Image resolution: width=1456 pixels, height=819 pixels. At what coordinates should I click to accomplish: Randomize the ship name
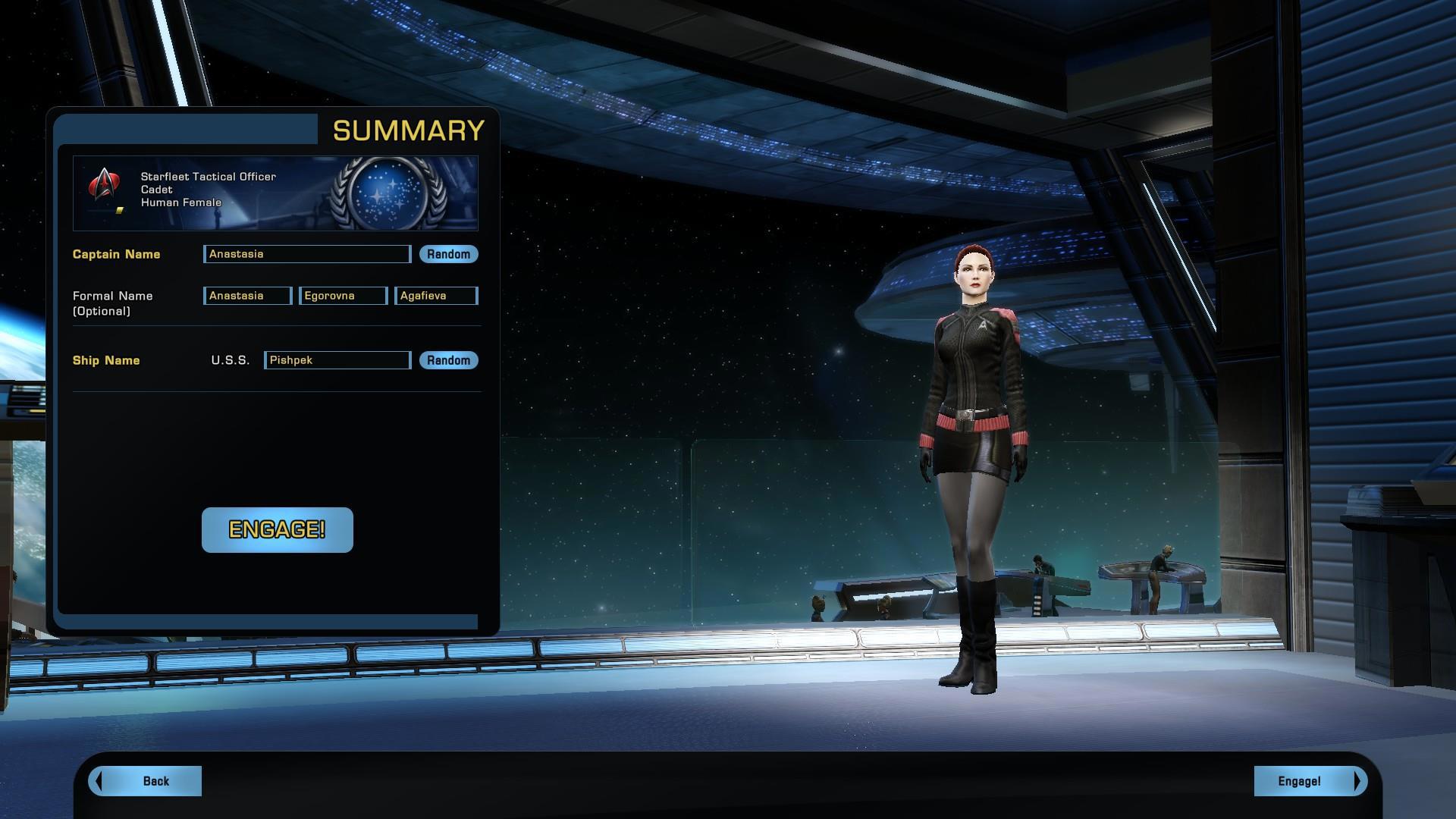(448, 360)
